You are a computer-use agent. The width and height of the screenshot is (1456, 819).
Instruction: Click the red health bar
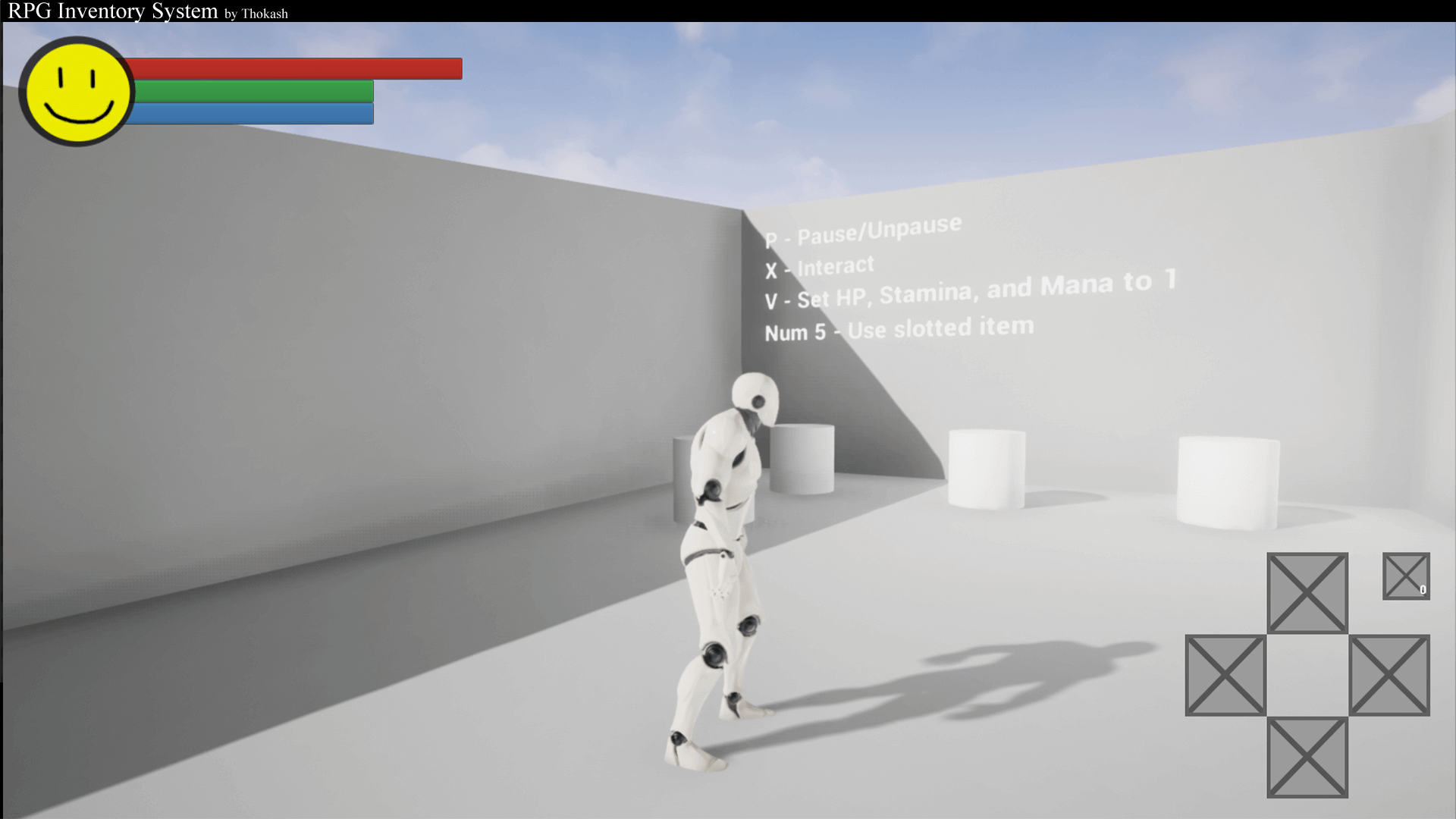296,68
